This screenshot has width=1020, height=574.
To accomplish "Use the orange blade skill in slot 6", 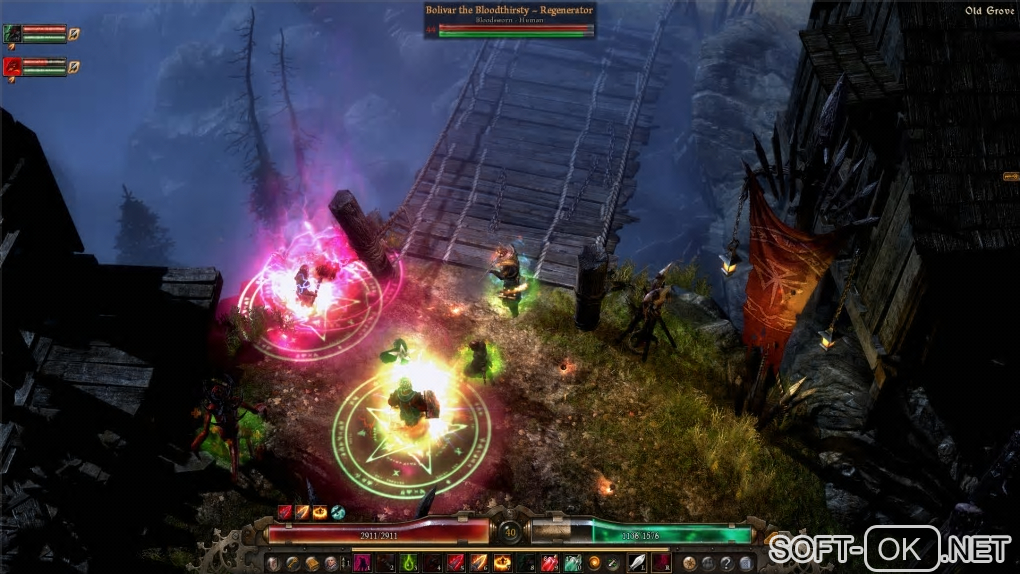I will (479, 563).
